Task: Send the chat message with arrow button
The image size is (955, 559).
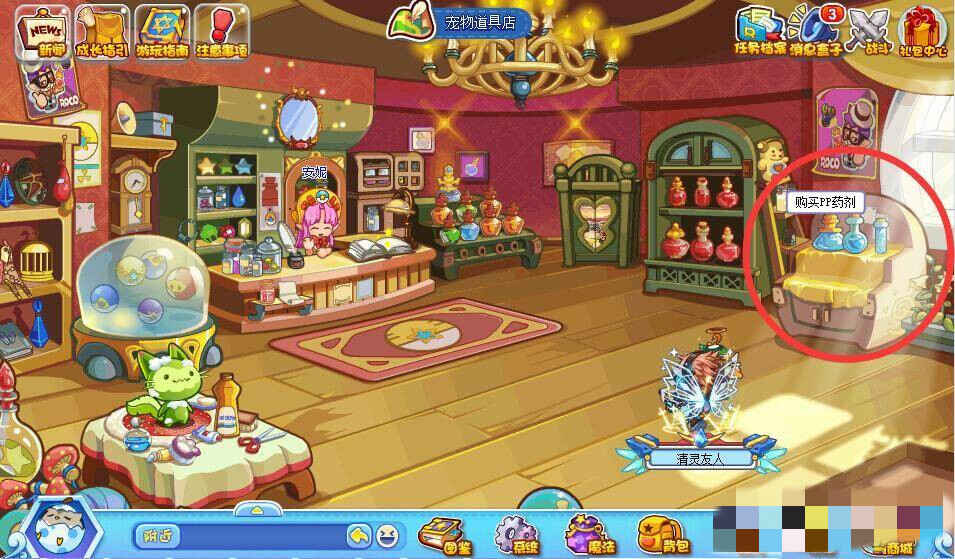Action: [x=358, y=536]
